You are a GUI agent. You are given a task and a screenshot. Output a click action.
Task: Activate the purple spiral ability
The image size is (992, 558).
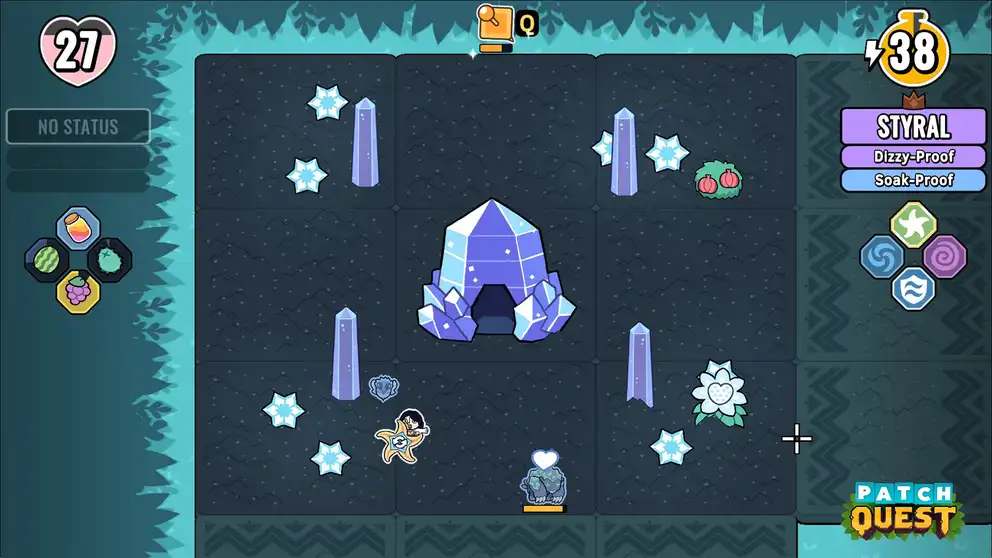944,257
